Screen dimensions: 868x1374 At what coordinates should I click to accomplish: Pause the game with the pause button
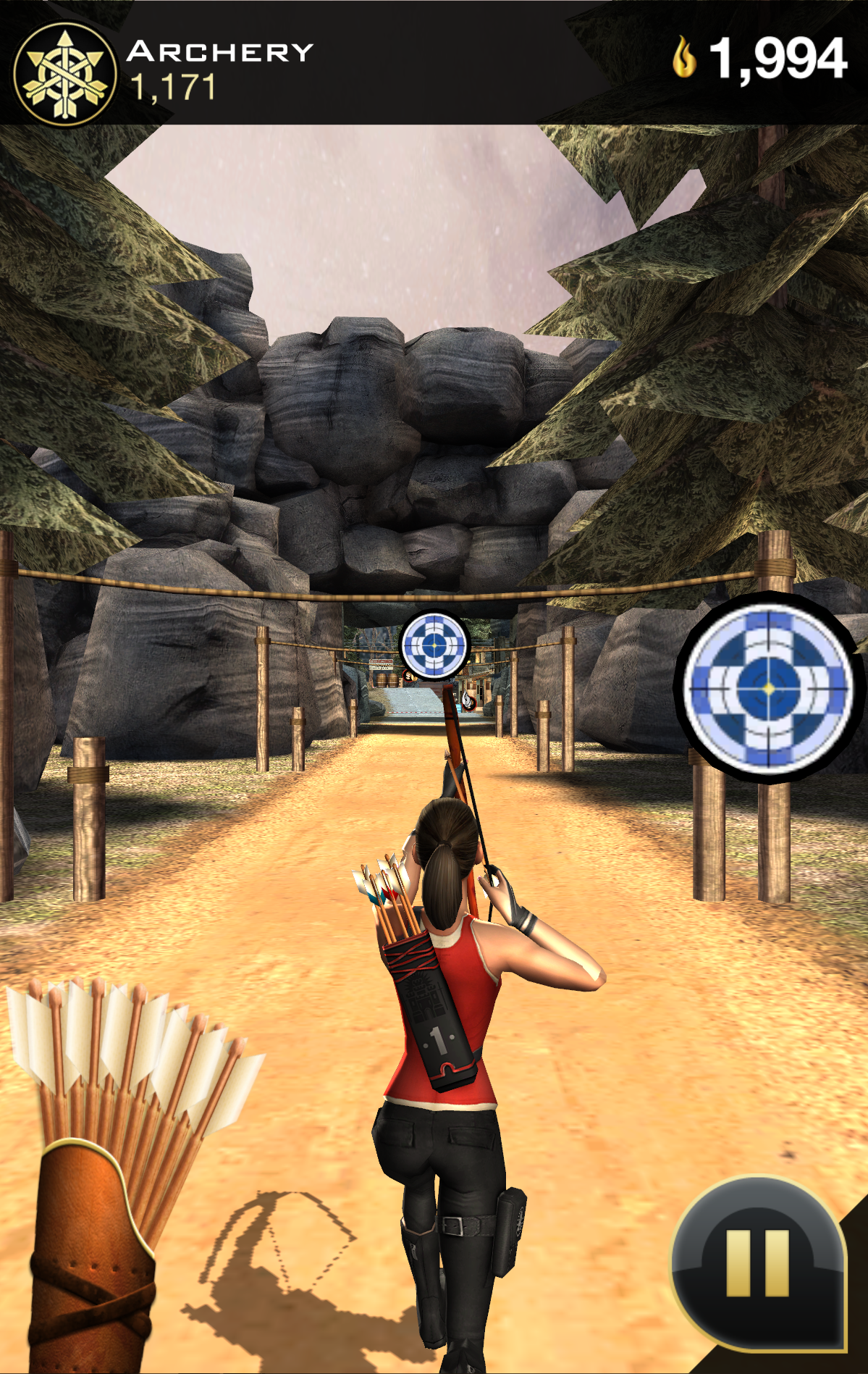(x=757, y=1263)
